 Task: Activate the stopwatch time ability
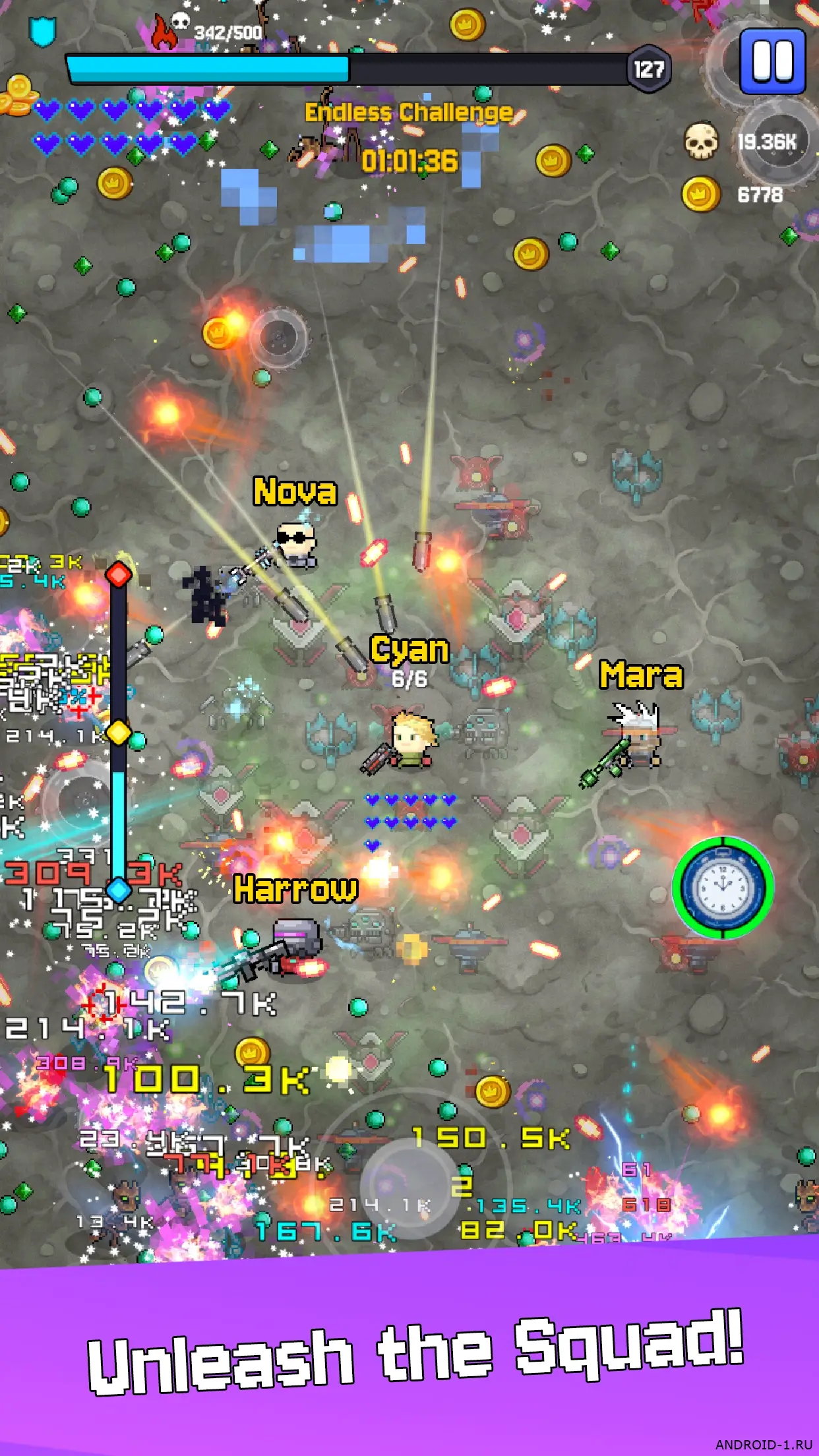click(x=723, y=887)
